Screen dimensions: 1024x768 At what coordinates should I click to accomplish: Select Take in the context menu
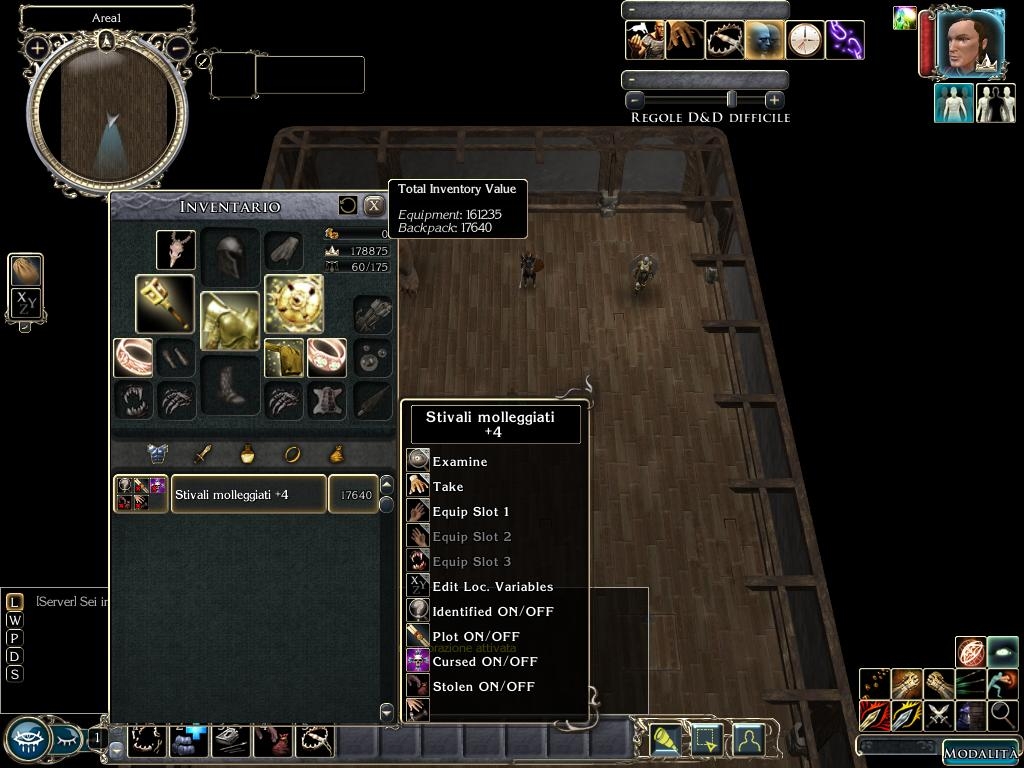pos(448,486)
